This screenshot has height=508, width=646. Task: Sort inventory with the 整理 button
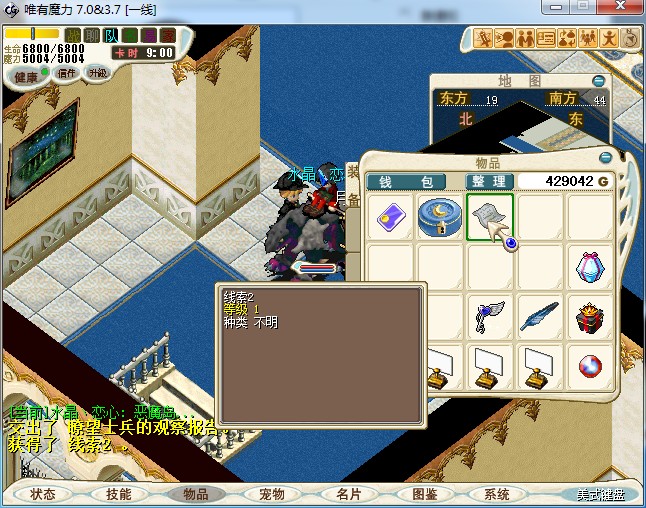490,181
